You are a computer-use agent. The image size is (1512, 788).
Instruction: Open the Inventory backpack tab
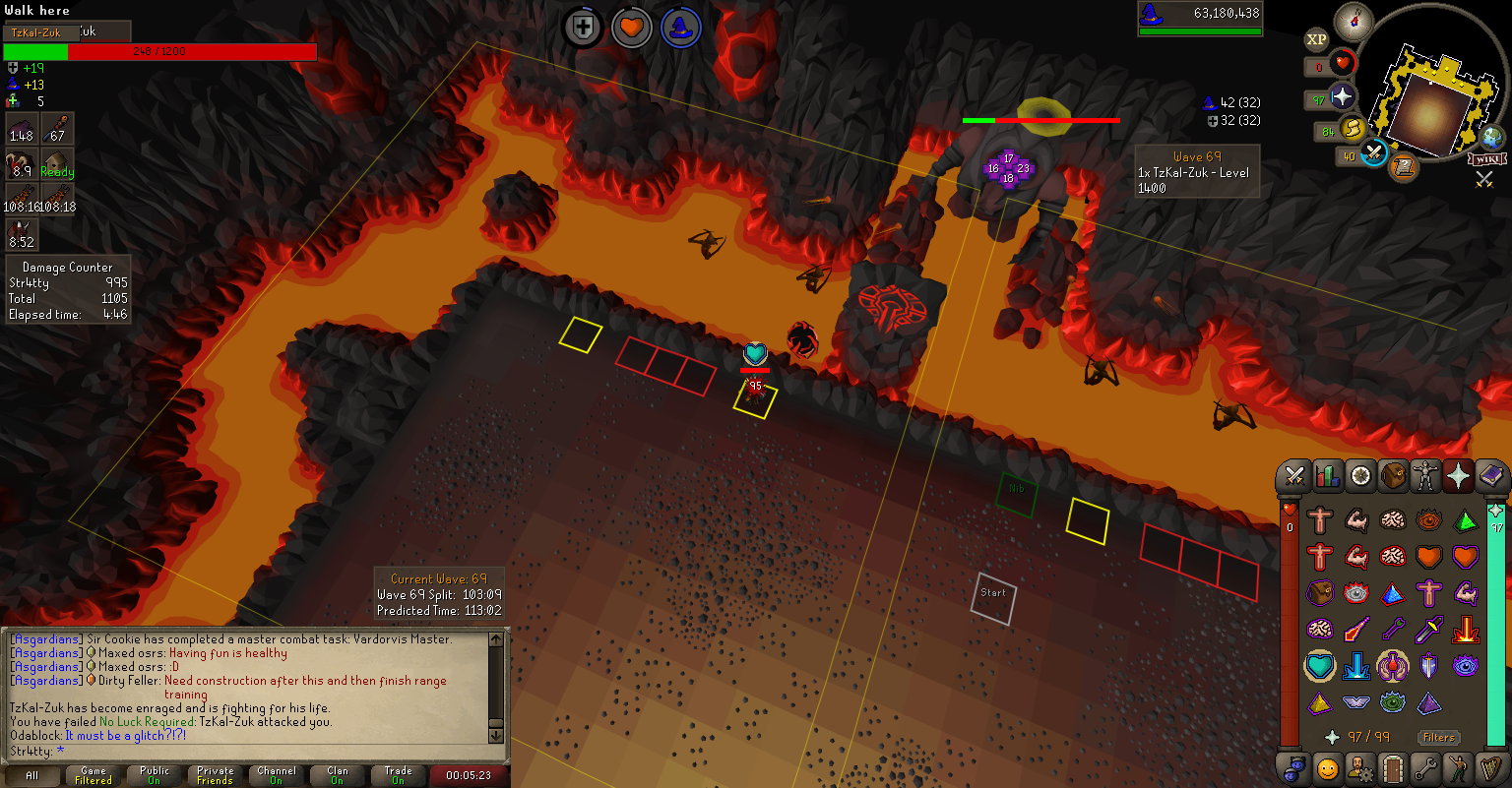(1393, 477)
